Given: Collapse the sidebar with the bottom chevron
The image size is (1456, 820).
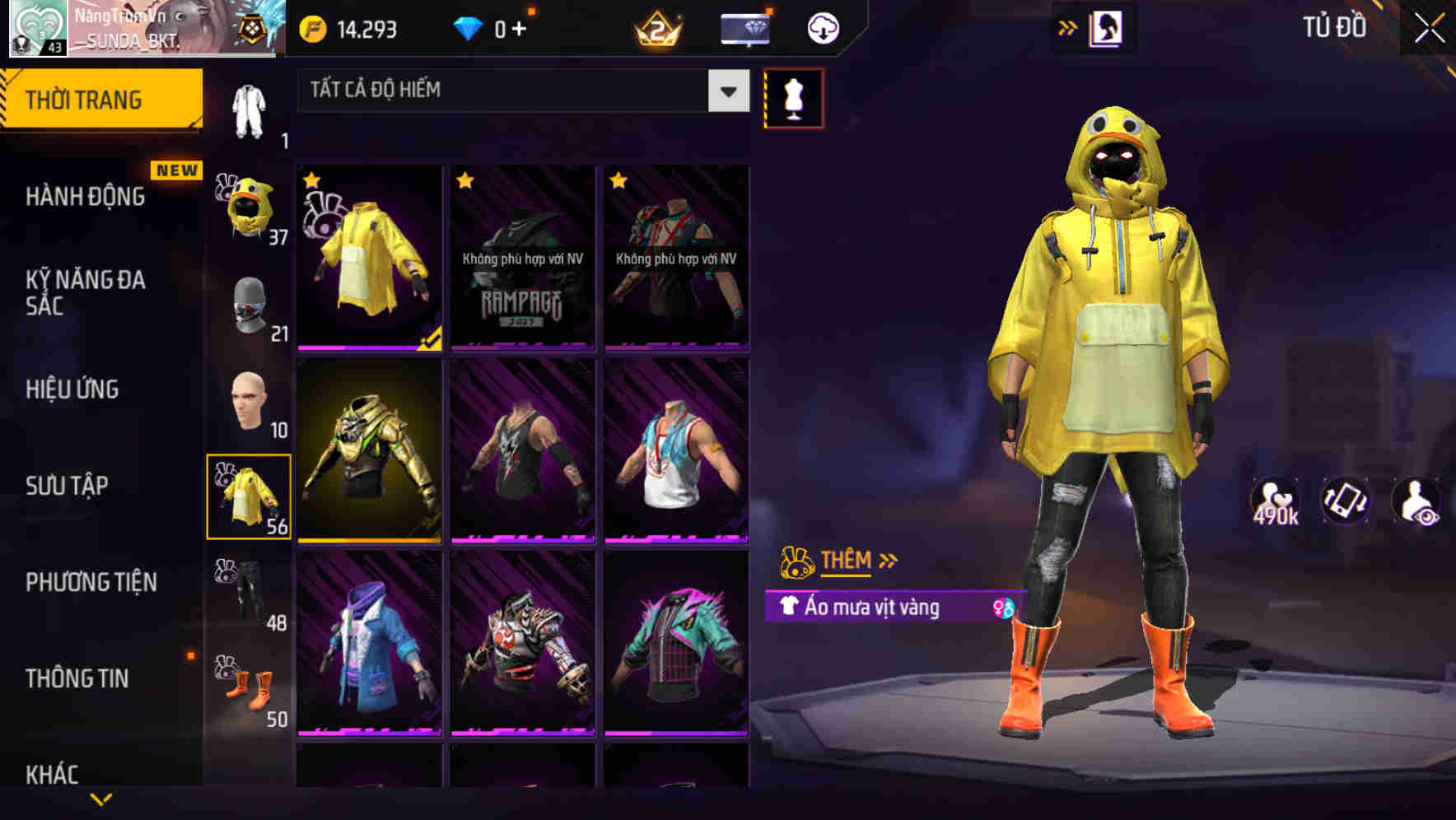Looking at the screenshot, I should point(102,800).
